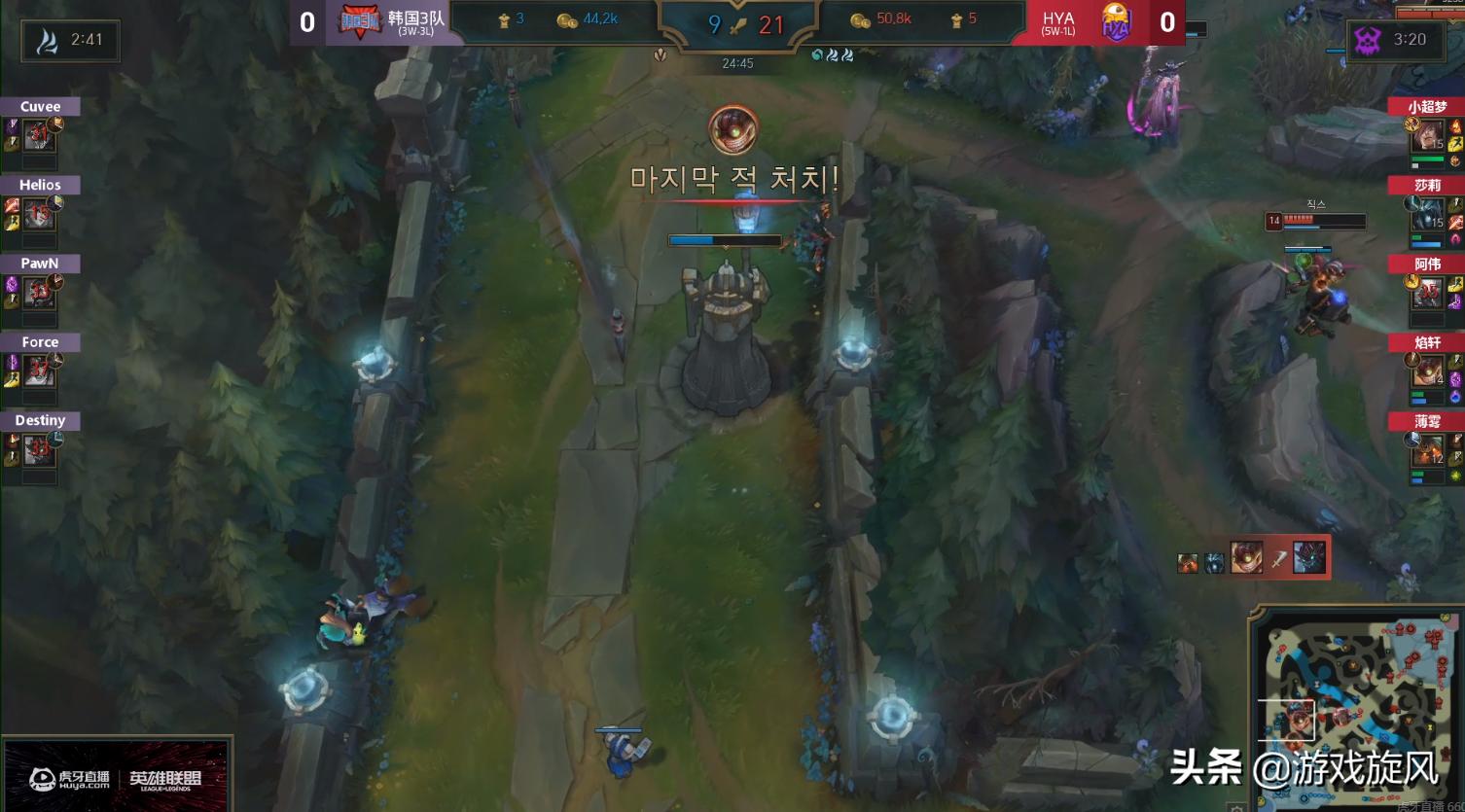
Task: Click the blue team's tower count icon
Action: (x=504, y=18)
